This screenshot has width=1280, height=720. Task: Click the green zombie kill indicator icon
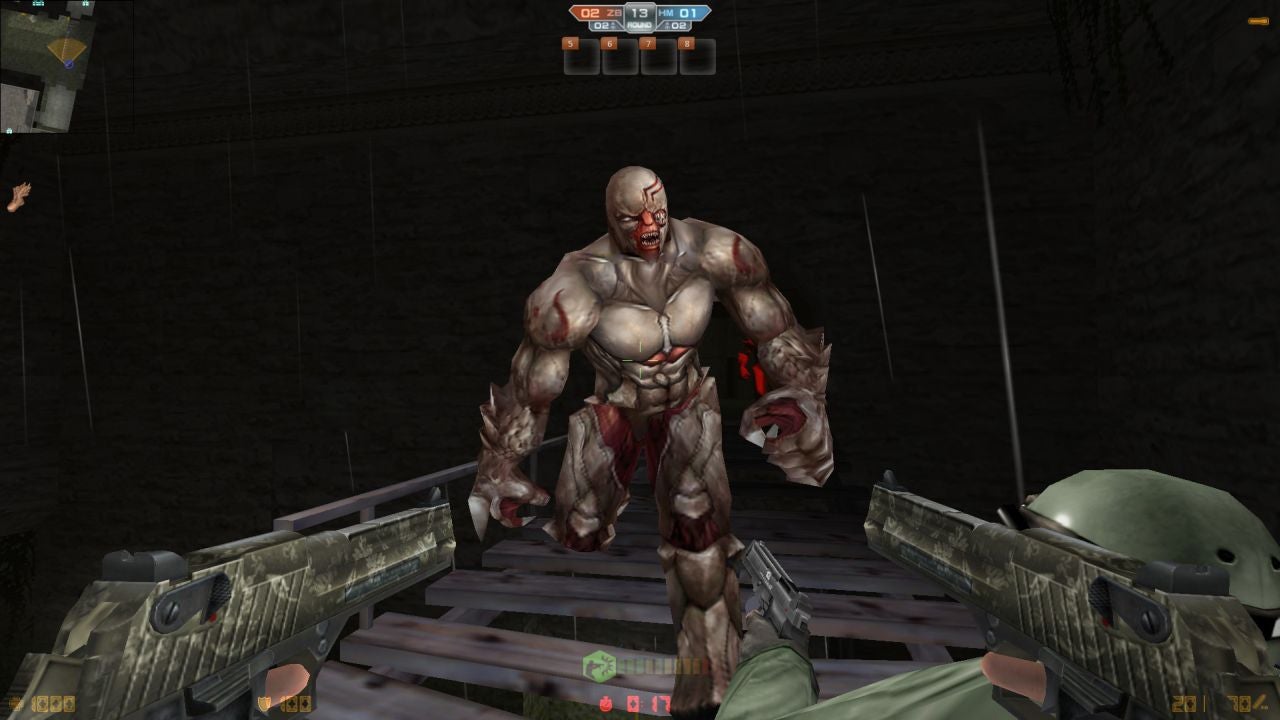coord(598,664)
